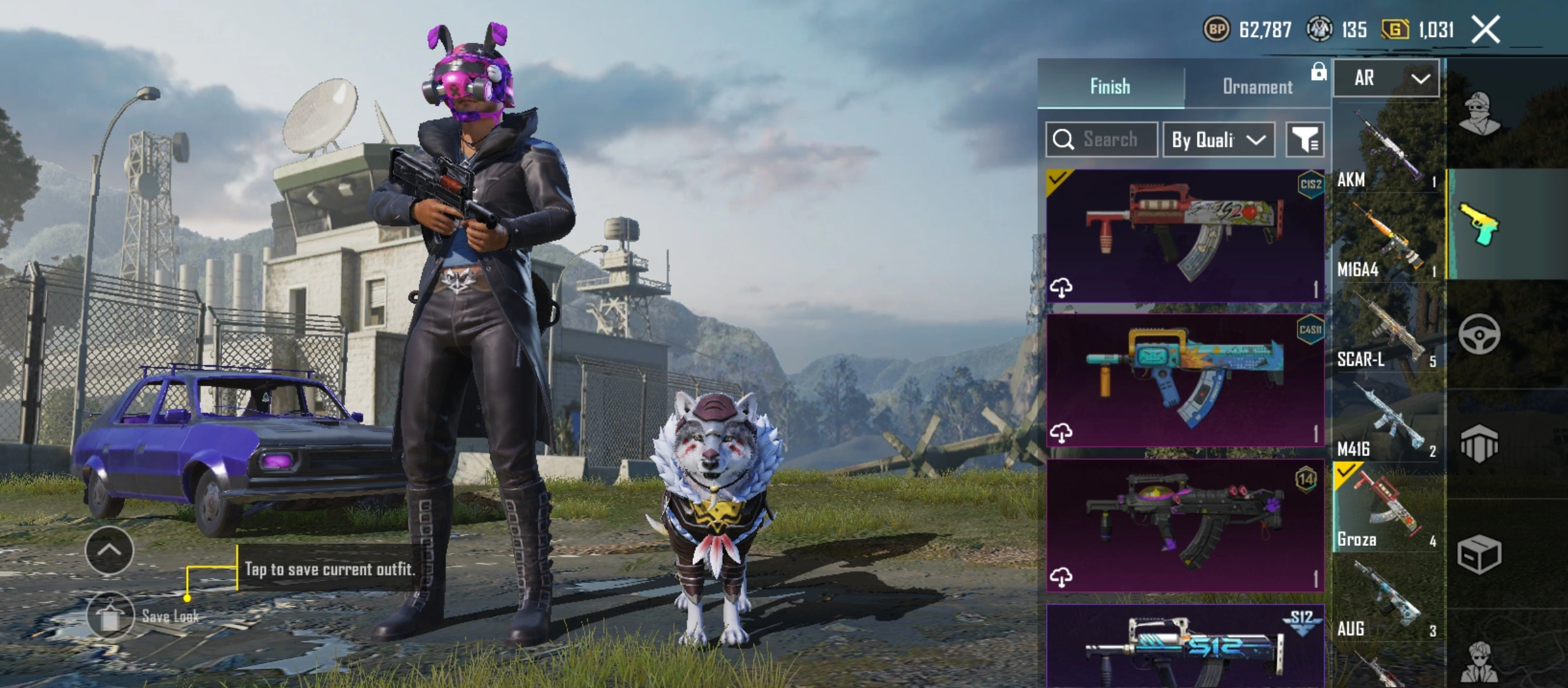Choose SCAR-L in the weapon list
This screenshot has height=688, width=1568.
click(x=1388, y=333)
